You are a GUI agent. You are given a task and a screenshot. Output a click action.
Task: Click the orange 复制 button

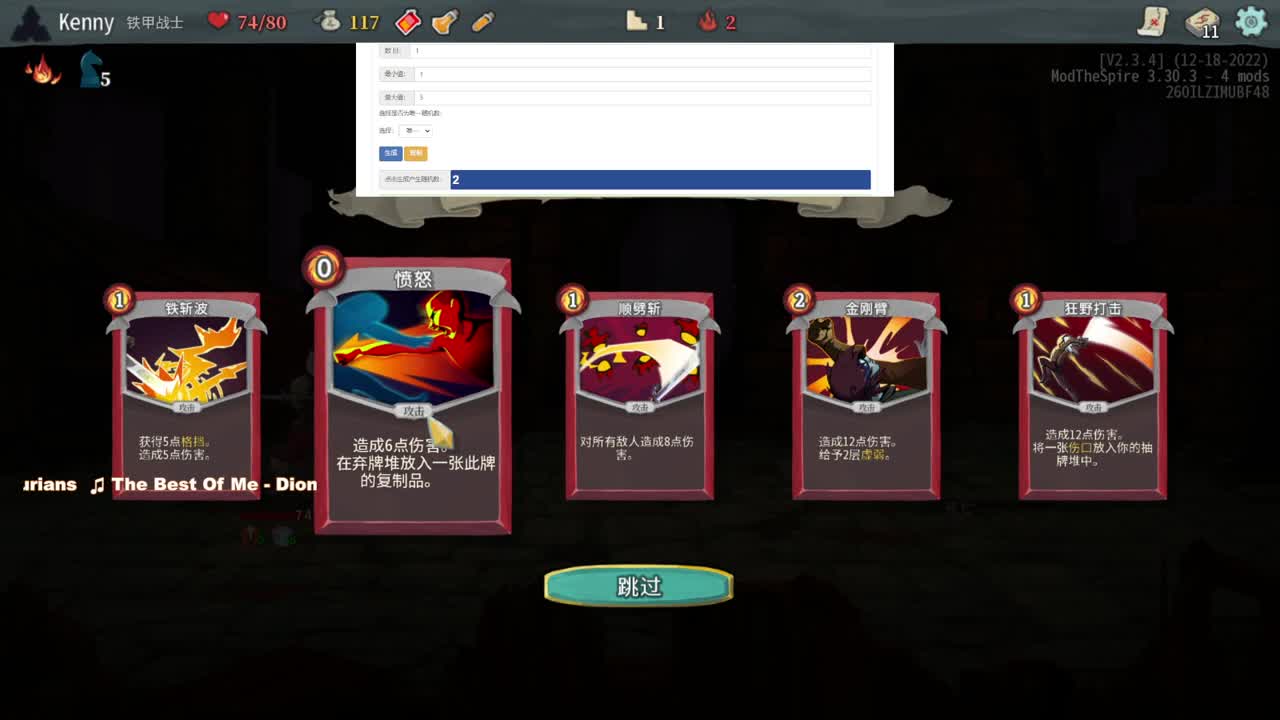pos(415,153)
